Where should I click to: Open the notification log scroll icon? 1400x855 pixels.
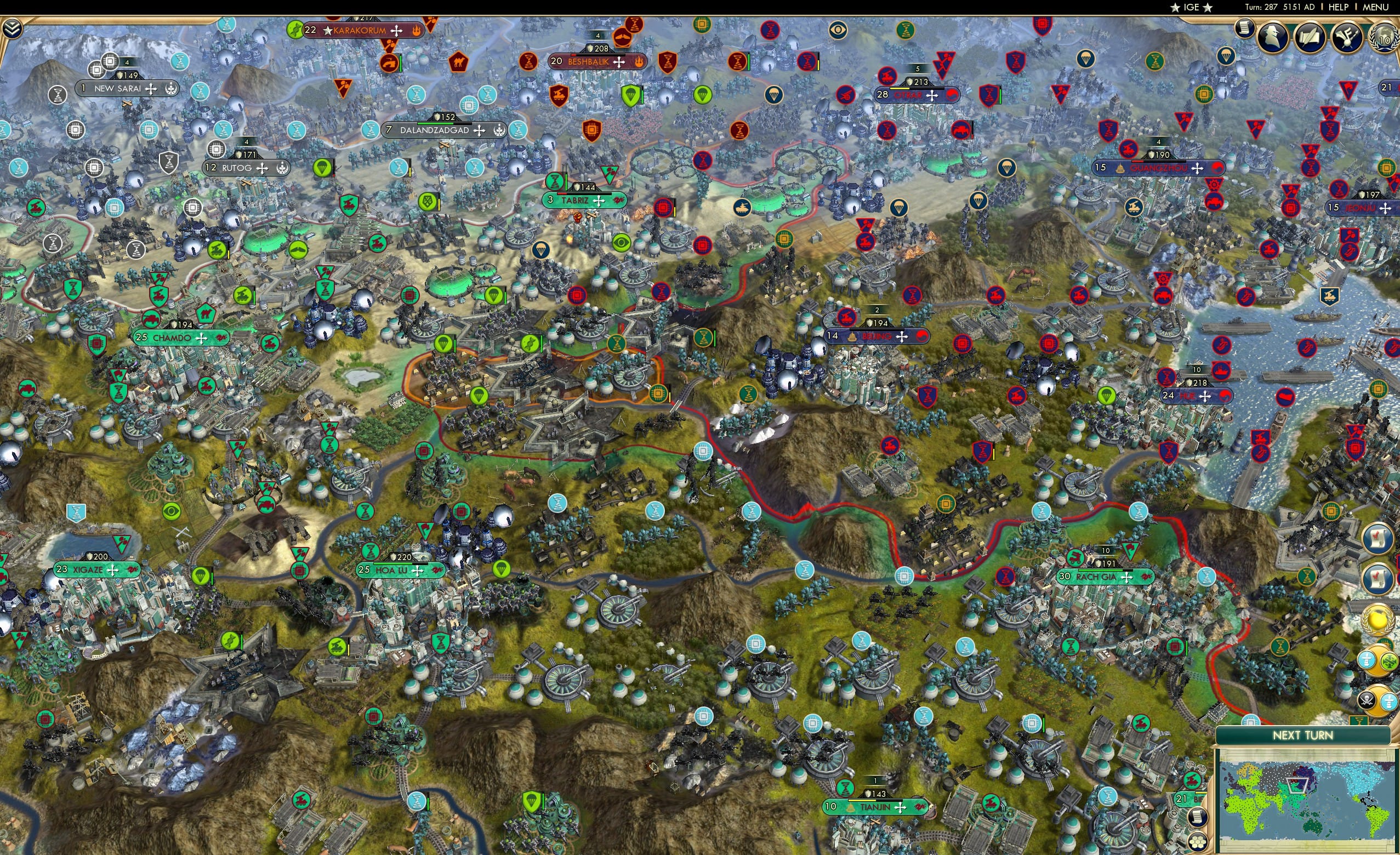pyautogui.click(x=1244, y=29)
